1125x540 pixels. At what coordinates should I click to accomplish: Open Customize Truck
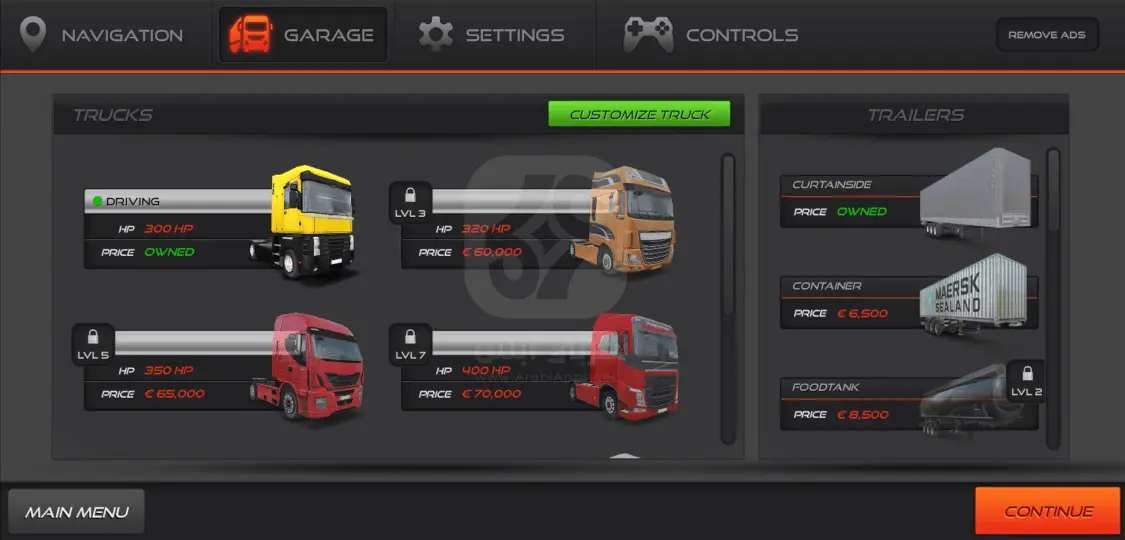[x=639, y=114]
